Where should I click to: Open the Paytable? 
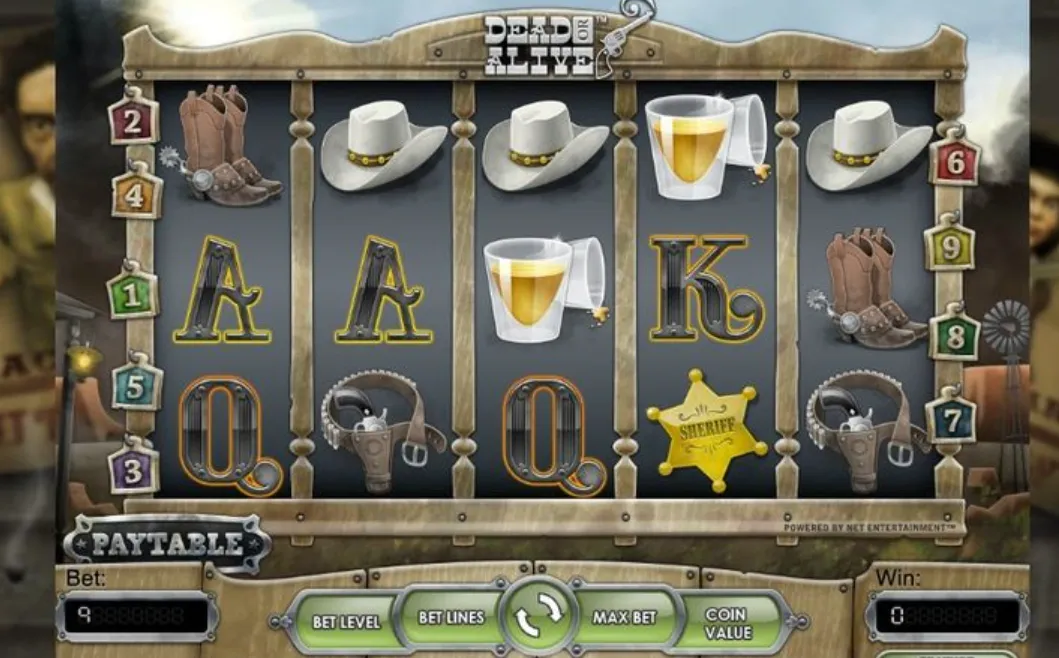pyautogui.click(x=167, y=544)
